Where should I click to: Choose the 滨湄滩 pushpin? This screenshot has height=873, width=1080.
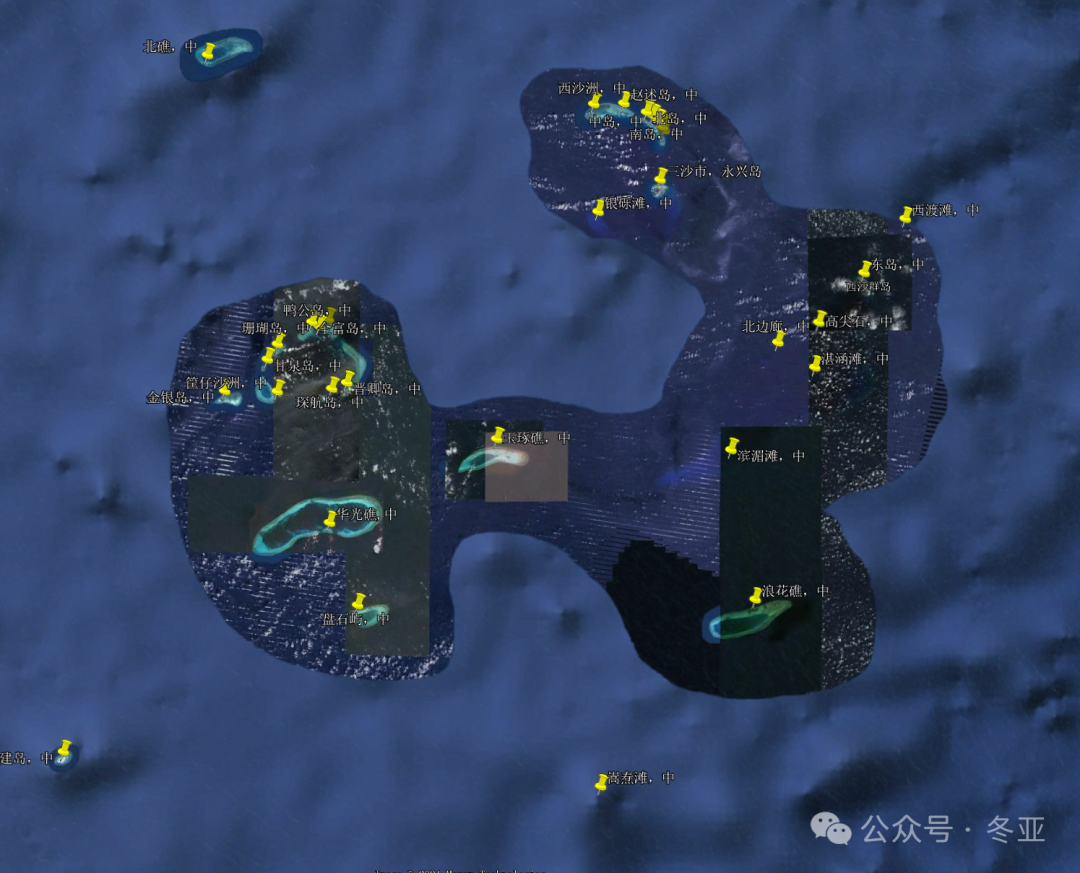[x=732, y=446]
